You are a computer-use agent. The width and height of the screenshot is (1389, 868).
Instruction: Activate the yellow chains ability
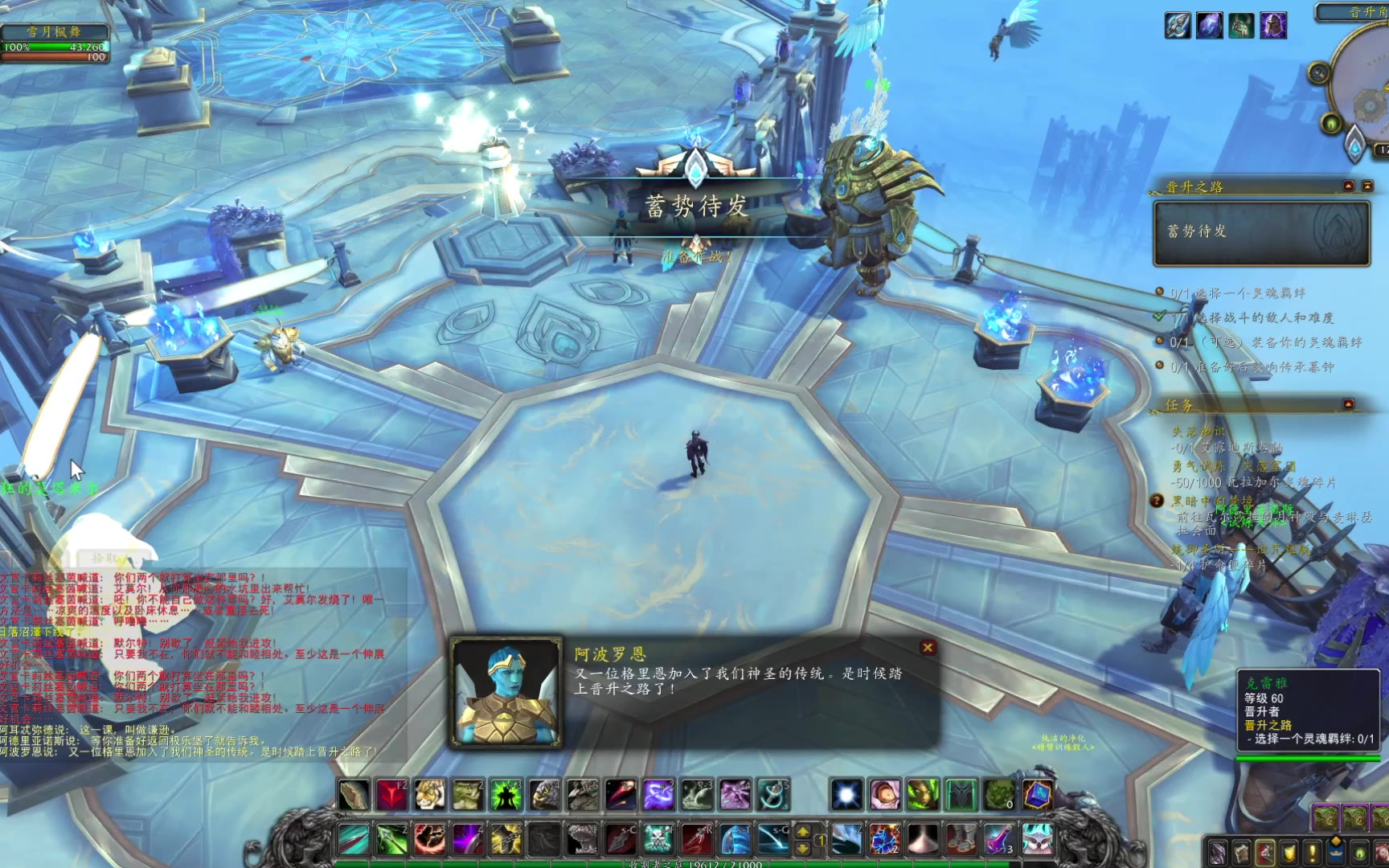tap(506, 840)
